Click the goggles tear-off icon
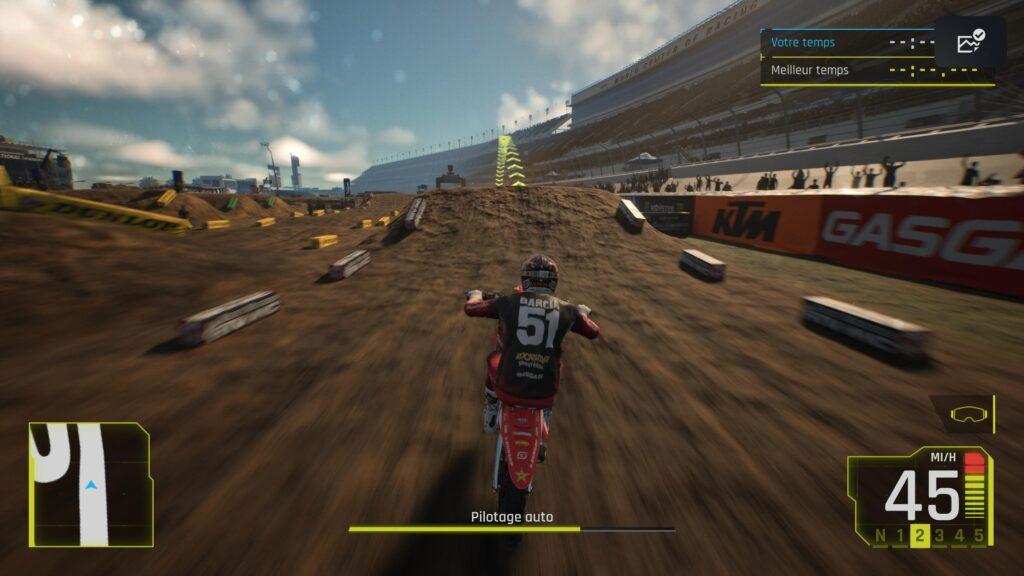Viewport: 1024px width, 576px height. click(x=966, y=413)
